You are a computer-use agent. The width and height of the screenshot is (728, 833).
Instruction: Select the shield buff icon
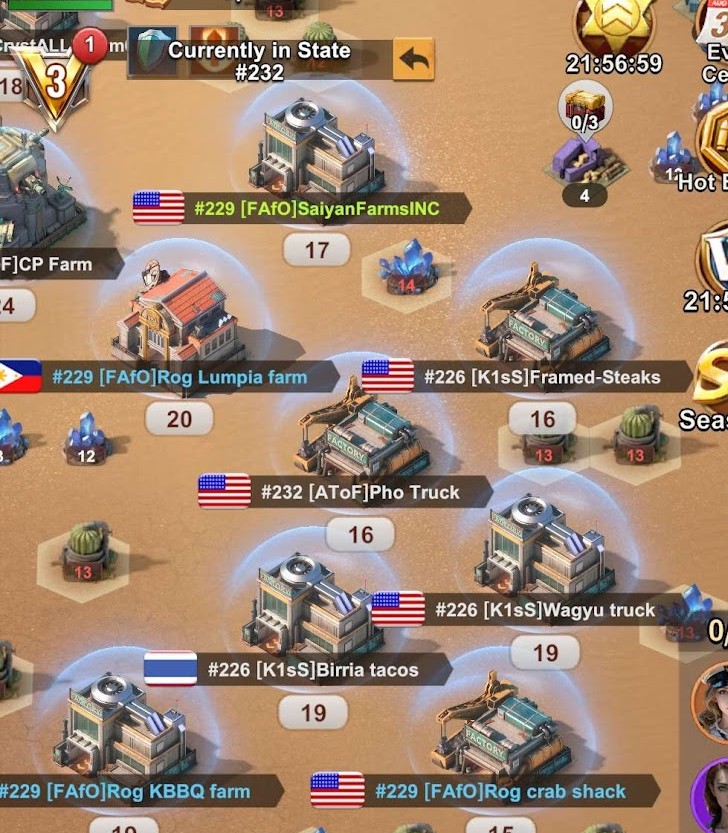[x=153, y=52]
